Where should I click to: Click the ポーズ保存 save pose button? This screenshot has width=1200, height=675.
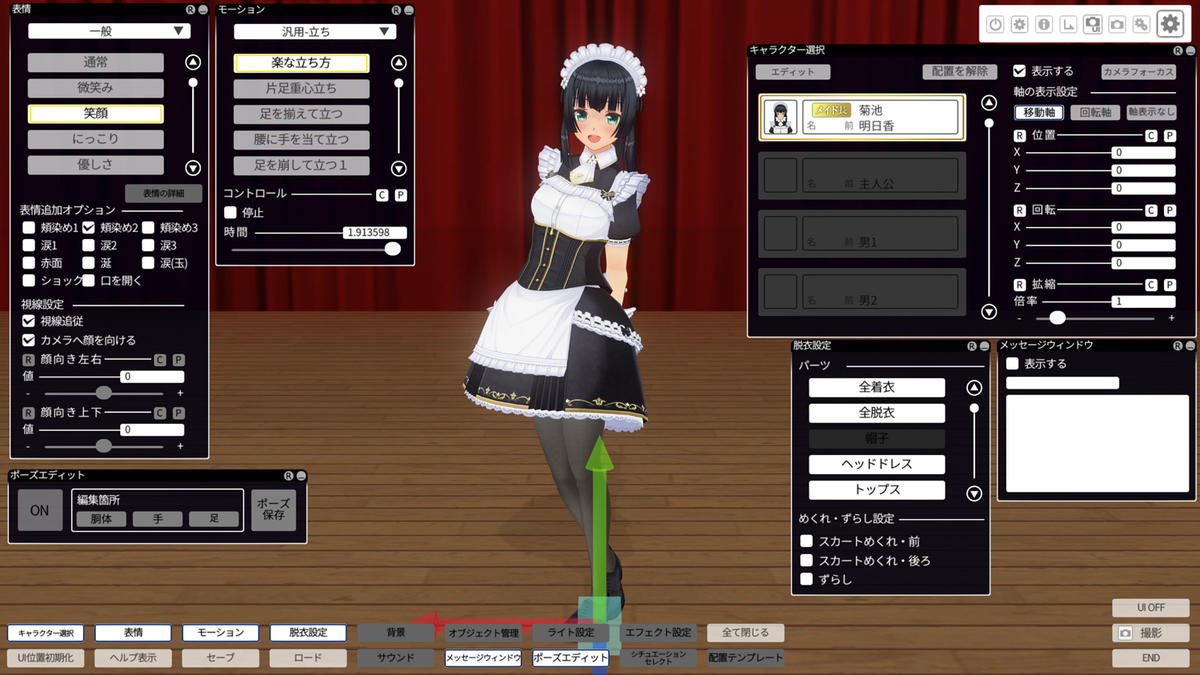(x=273, y=509)
